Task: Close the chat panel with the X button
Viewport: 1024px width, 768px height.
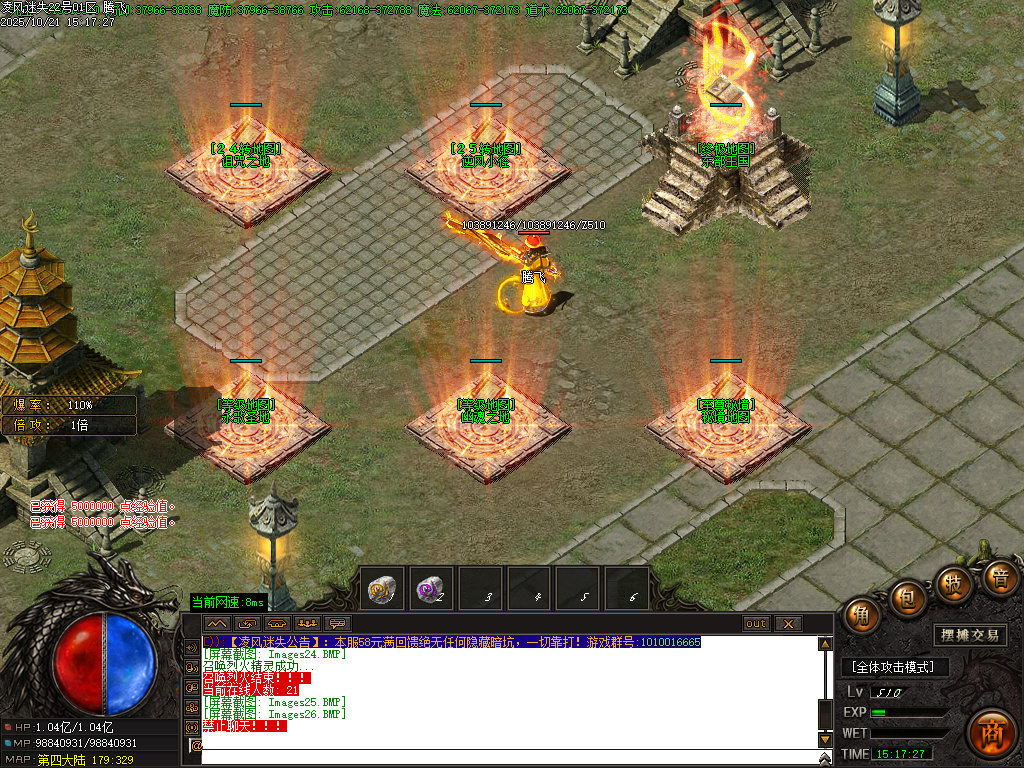Action: [788, 624]
